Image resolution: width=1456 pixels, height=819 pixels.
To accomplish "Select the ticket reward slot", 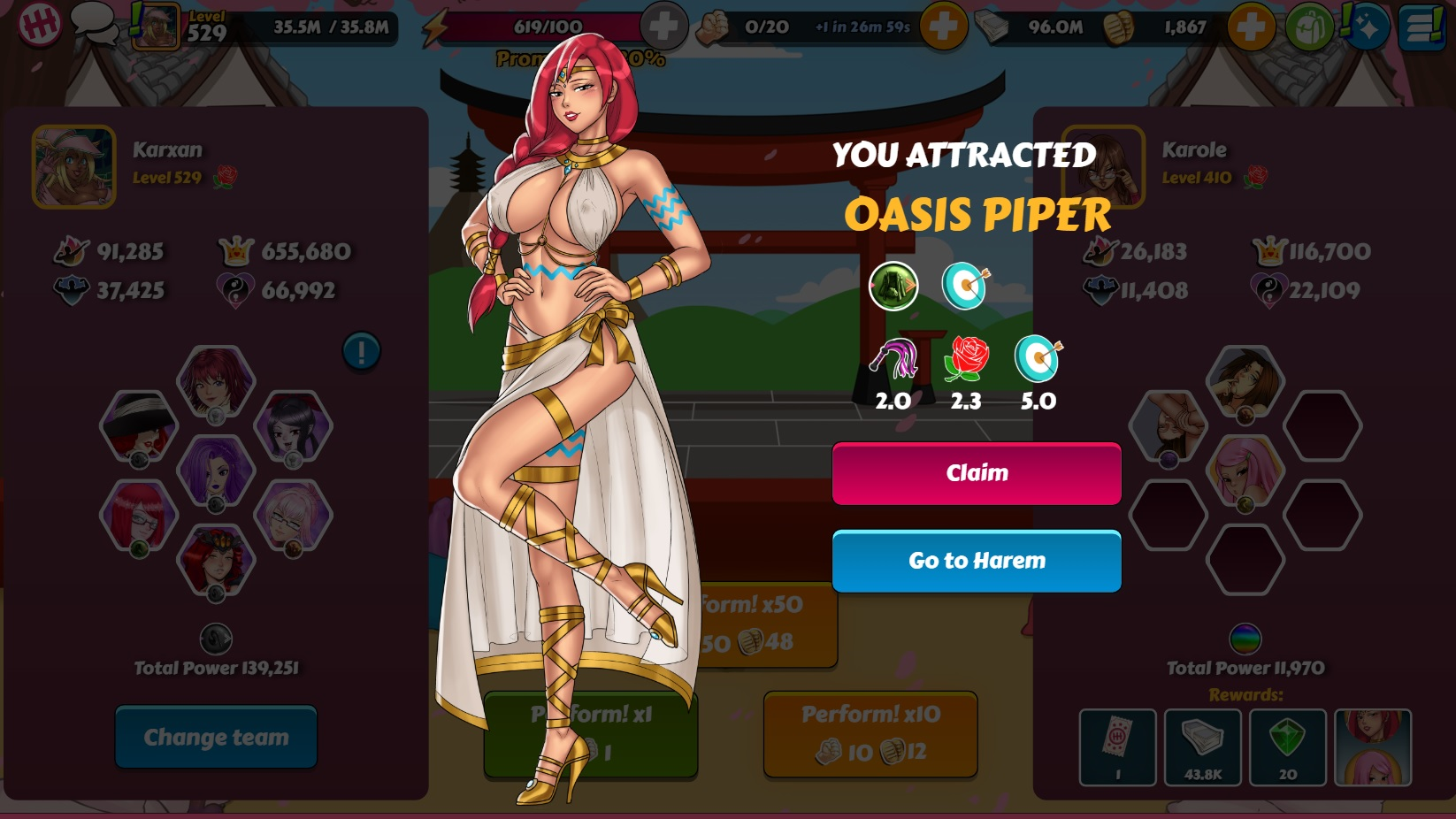I will pos(1117,747).
